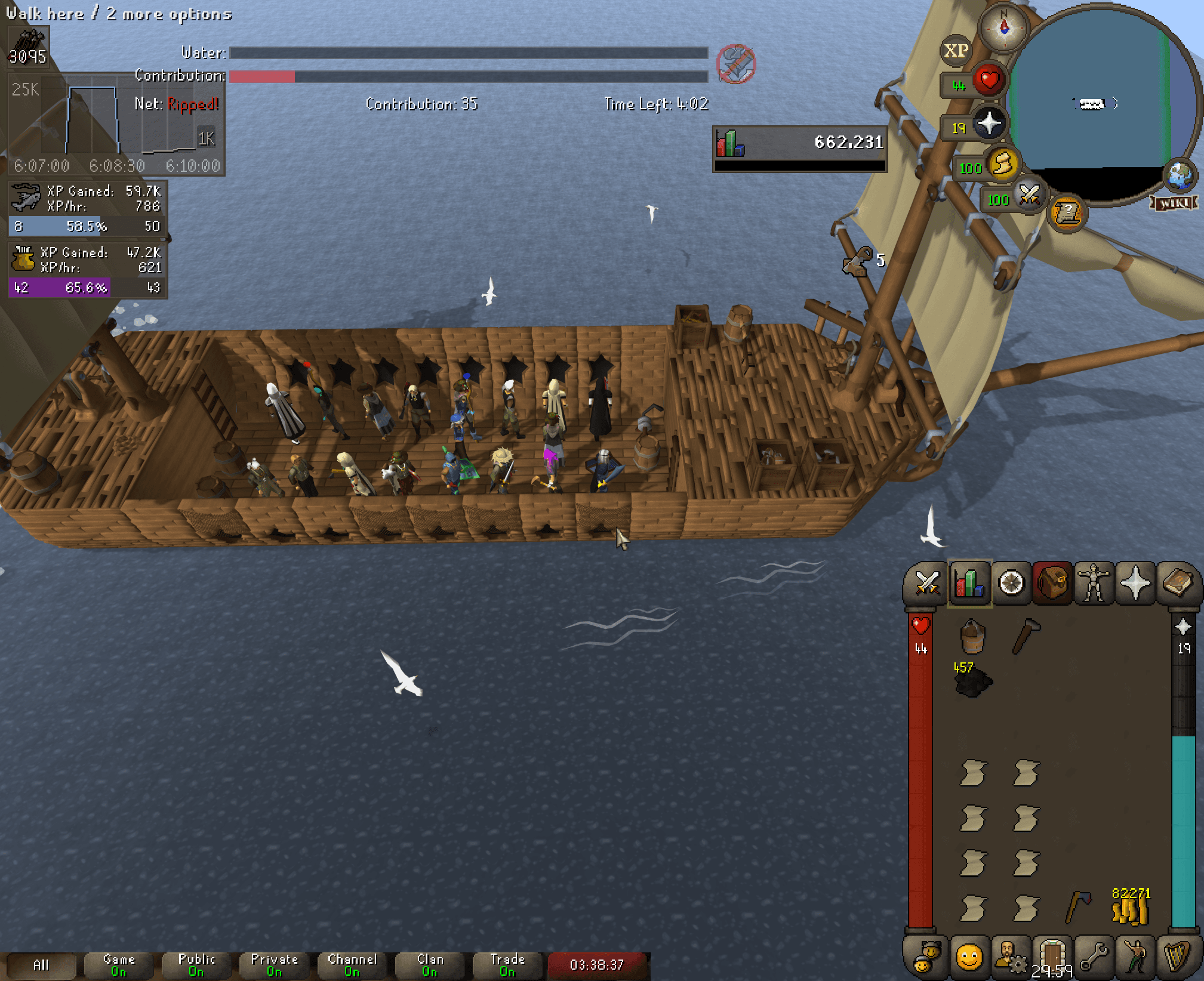Use the swamp paste stack of 457
Screen dimensions: 1204x981
(x=973, y=681)
